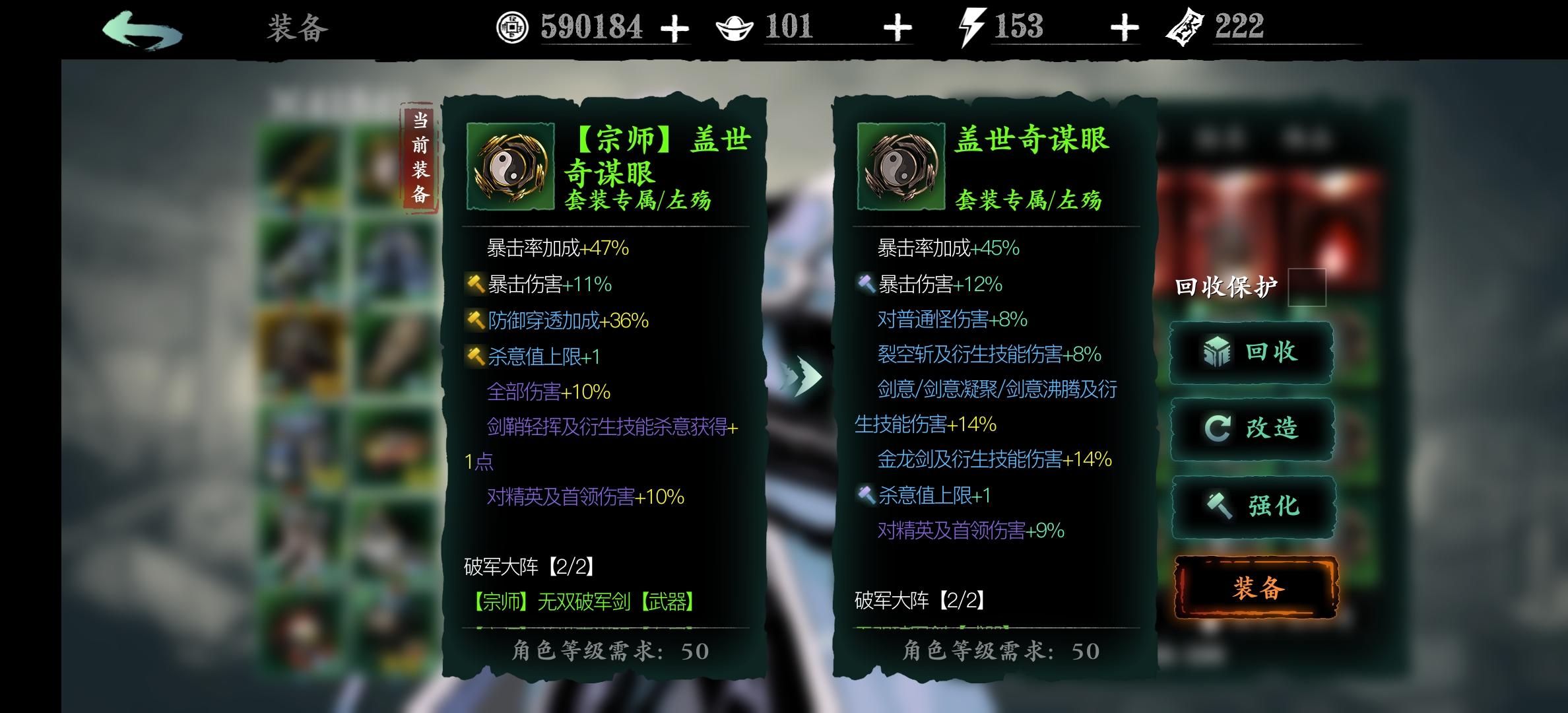The image size is (1568, 713).
Task: Tap the plus beside the 590184 coin counter
Action: click(x=674, y=28)
